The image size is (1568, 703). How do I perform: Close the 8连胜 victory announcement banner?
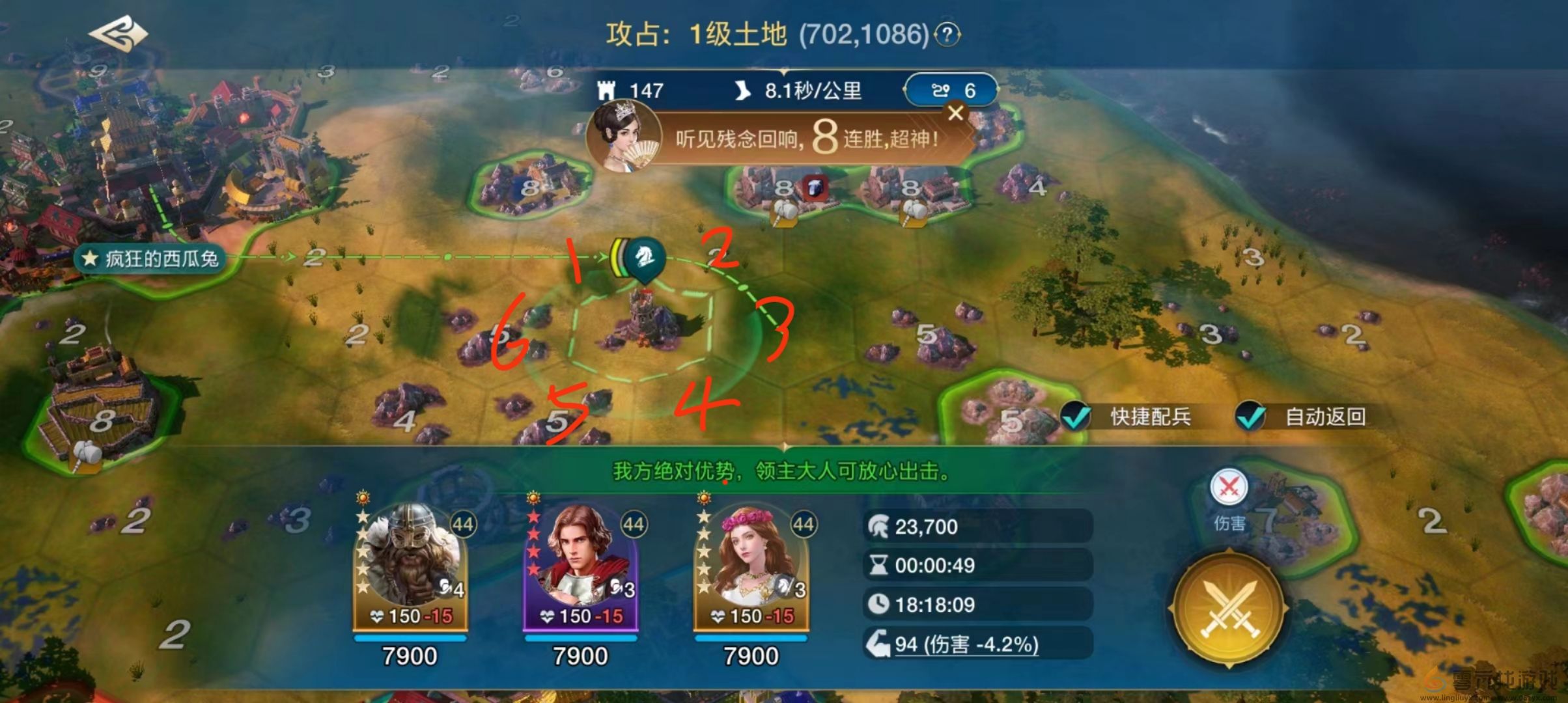click(x=955, y=113)
